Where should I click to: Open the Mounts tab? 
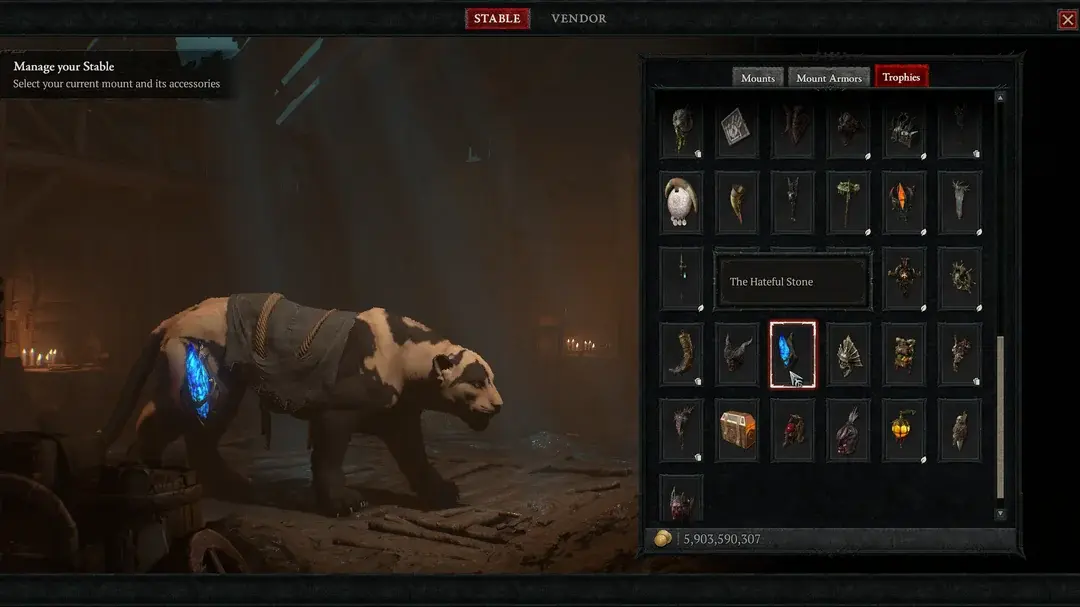[757, 78]
